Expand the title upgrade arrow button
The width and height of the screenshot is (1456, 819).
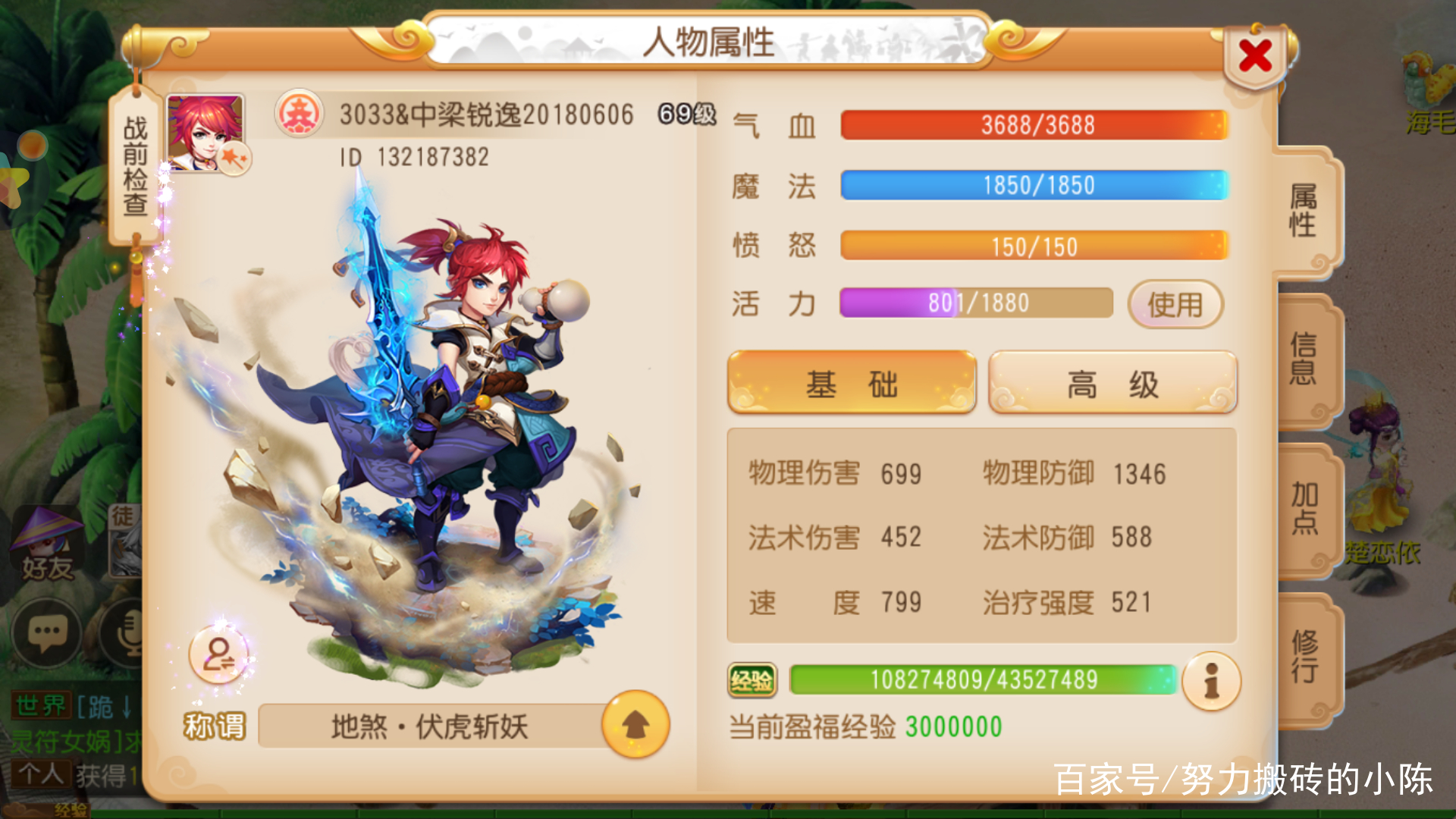pos(635,725)
